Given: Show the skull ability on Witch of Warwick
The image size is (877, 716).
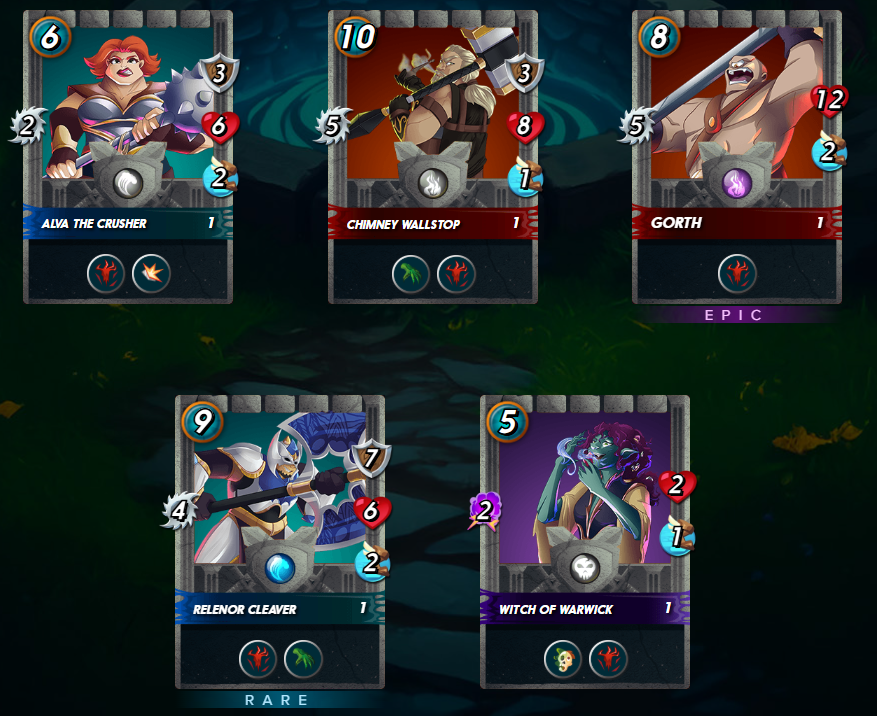Looking at the screenshot, I should (563, 658).
